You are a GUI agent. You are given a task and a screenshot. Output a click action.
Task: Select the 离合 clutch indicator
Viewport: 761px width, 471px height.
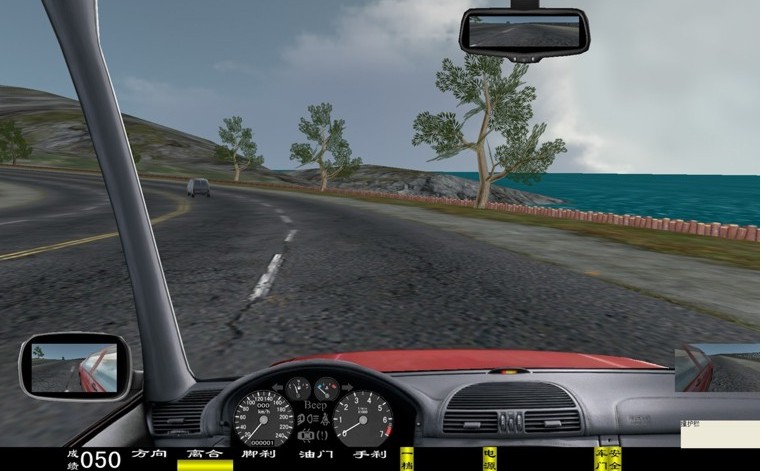click(x=204, y=455)
